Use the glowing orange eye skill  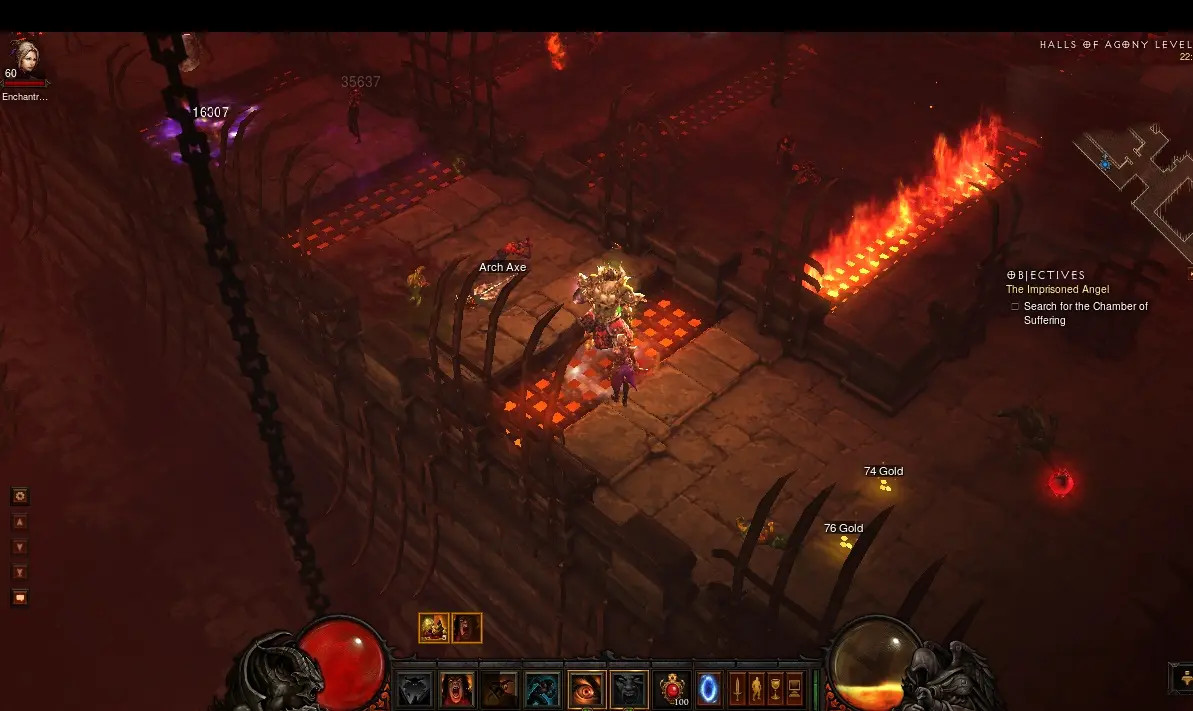(x=587, y=689)
